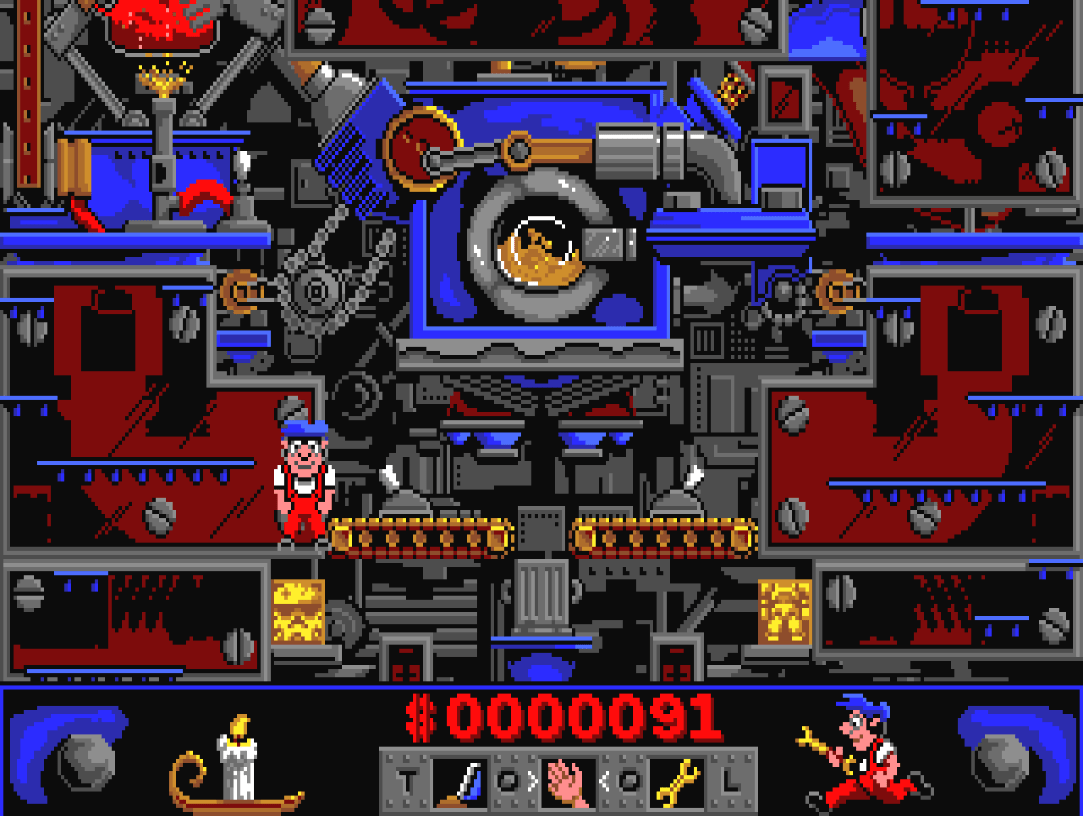1083x816 pixels.
Task: Choose the open hand action icon
Action: pos(568,782)
